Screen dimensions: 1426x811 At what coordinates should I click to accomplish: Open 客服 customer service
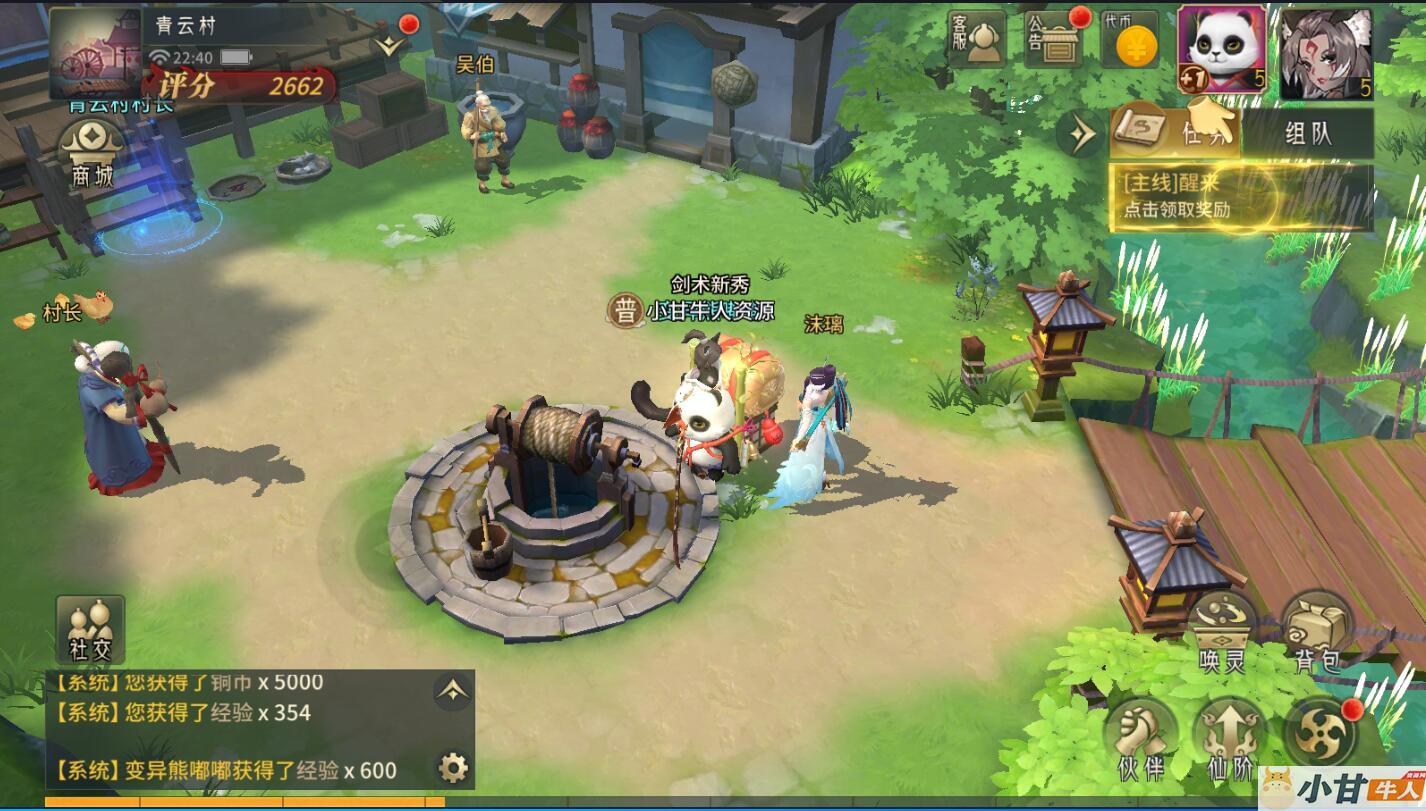coord(976,40)
